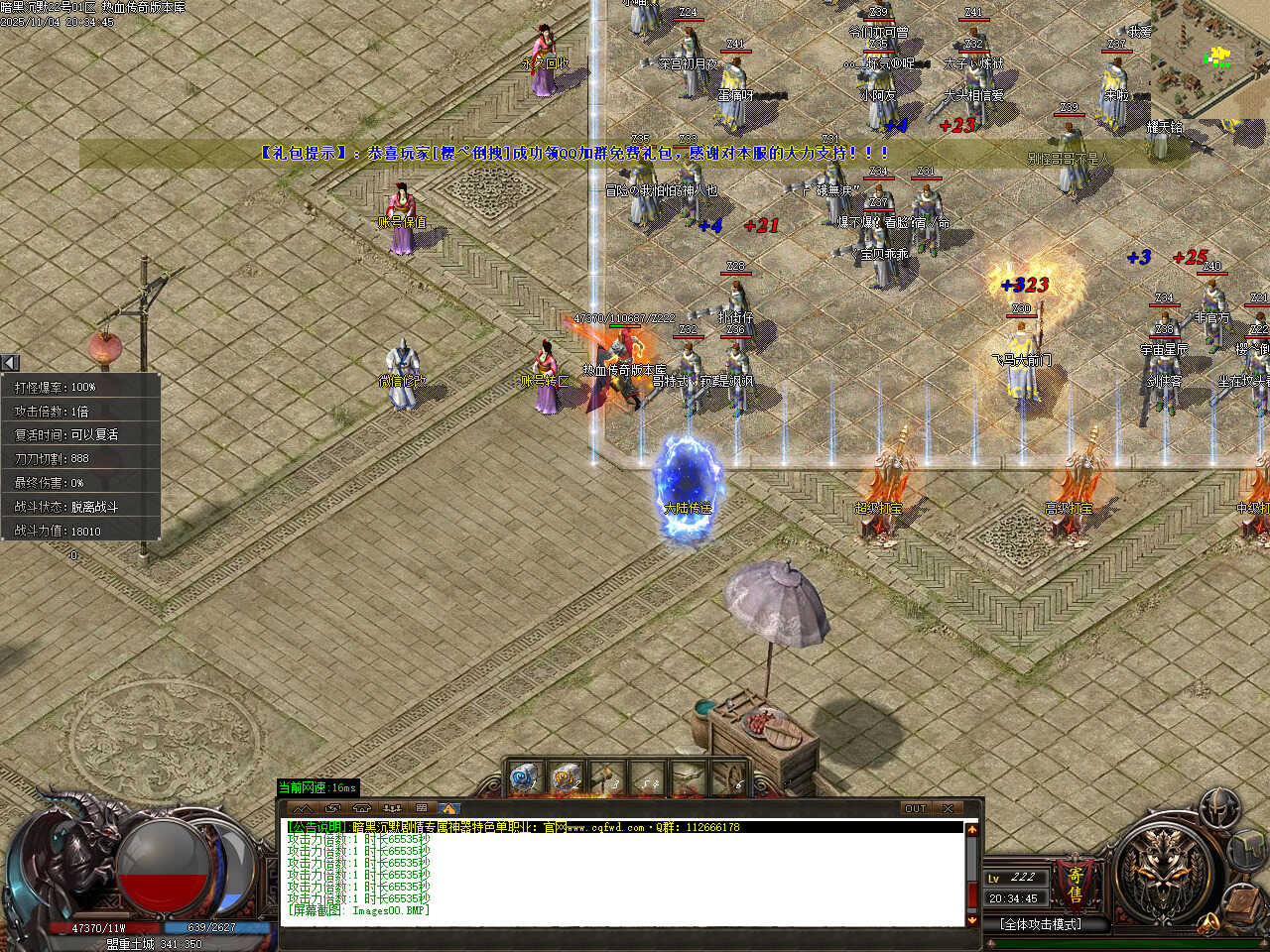Use the orange scroll in hotbar slot 2
This screenshot has width=1270, height=952.
(566, 778)
